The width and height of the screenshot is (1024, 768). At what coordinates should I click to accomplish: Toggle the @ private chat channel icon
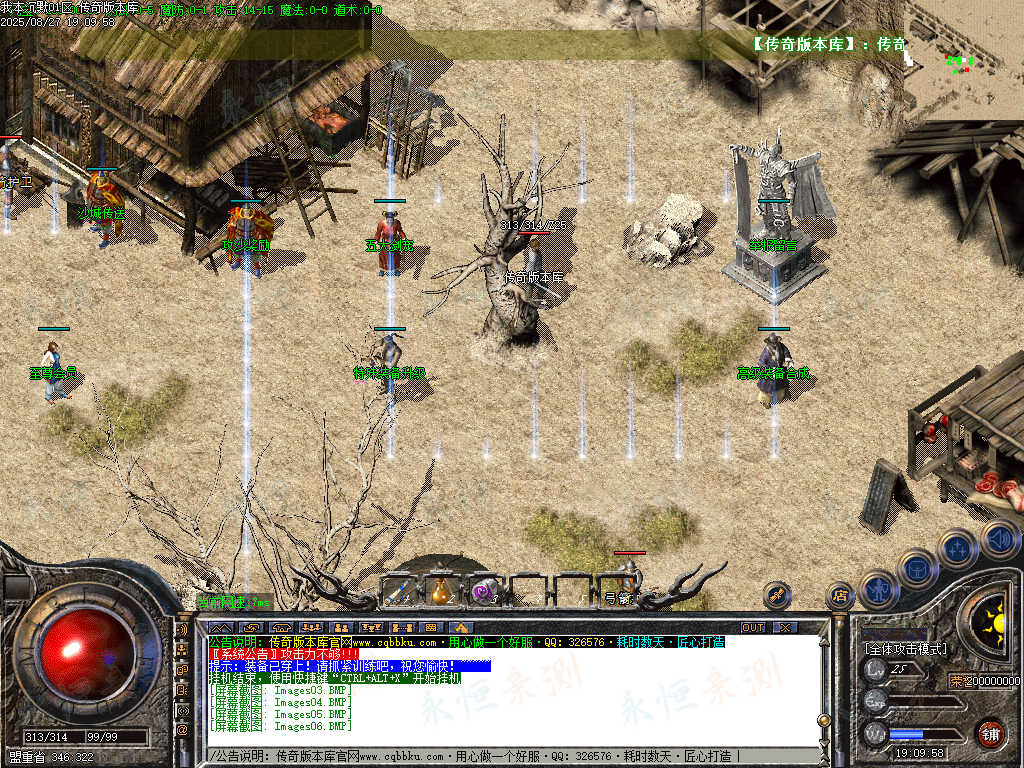pos(183,730)
